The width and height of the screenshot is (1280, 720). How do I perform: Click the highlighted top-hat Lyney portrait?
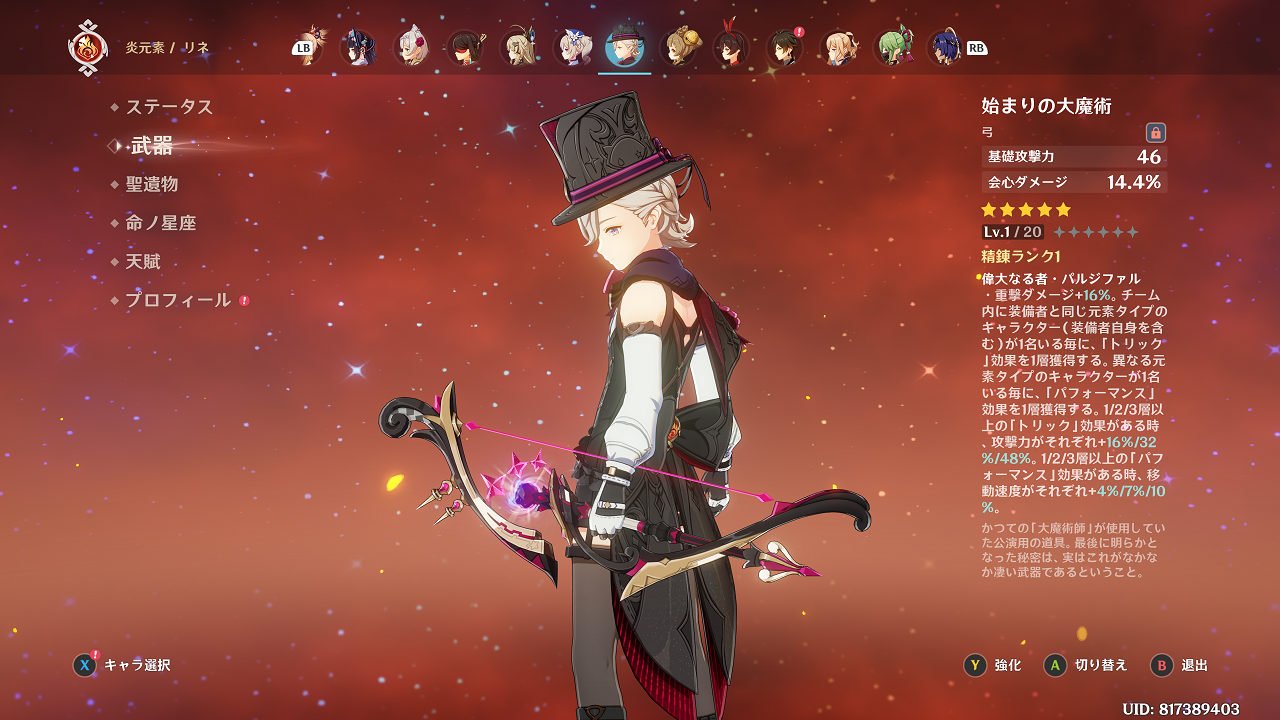[x=625, y=47]
